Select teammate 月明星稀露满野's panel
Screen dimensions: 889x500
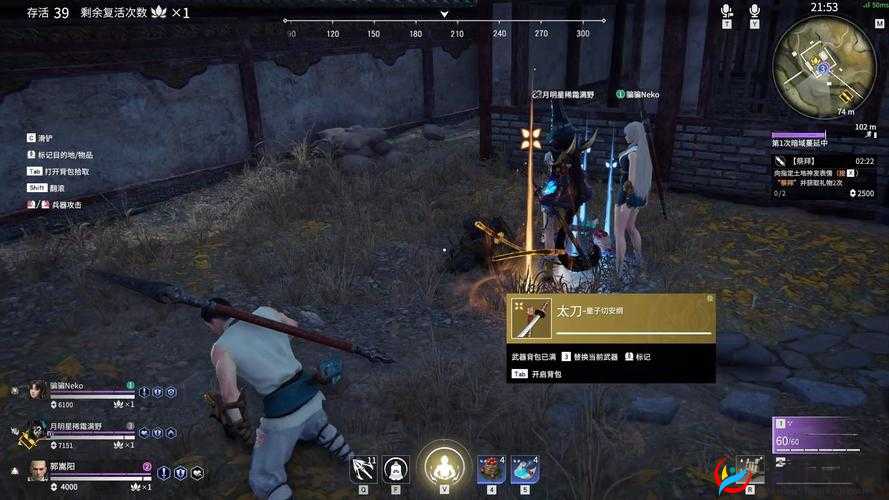(85, 433)
